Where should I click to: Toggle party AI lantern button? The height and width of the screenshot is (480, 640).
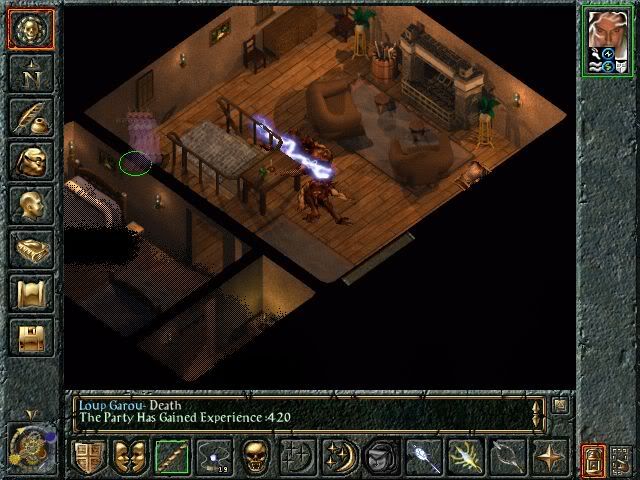(593, 460)
